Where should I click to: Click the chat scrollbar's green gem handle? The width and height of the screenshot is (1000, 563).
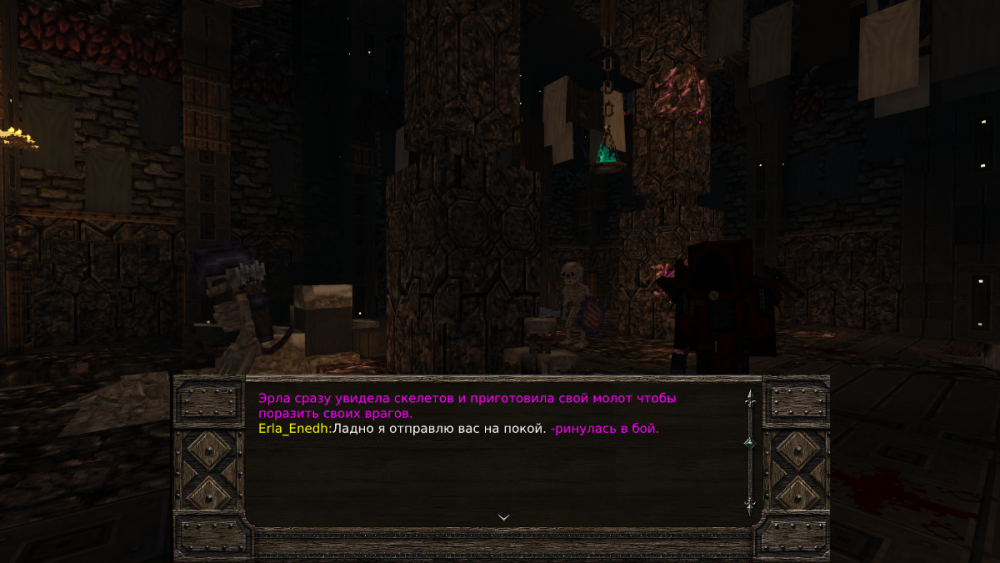pos(747,441)
